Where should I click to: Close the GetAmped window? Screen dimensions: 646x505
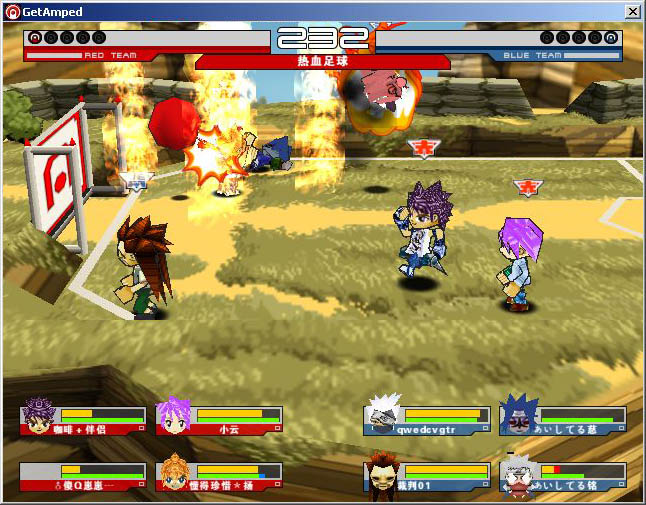pyautogui.click(x=632, y=11)
